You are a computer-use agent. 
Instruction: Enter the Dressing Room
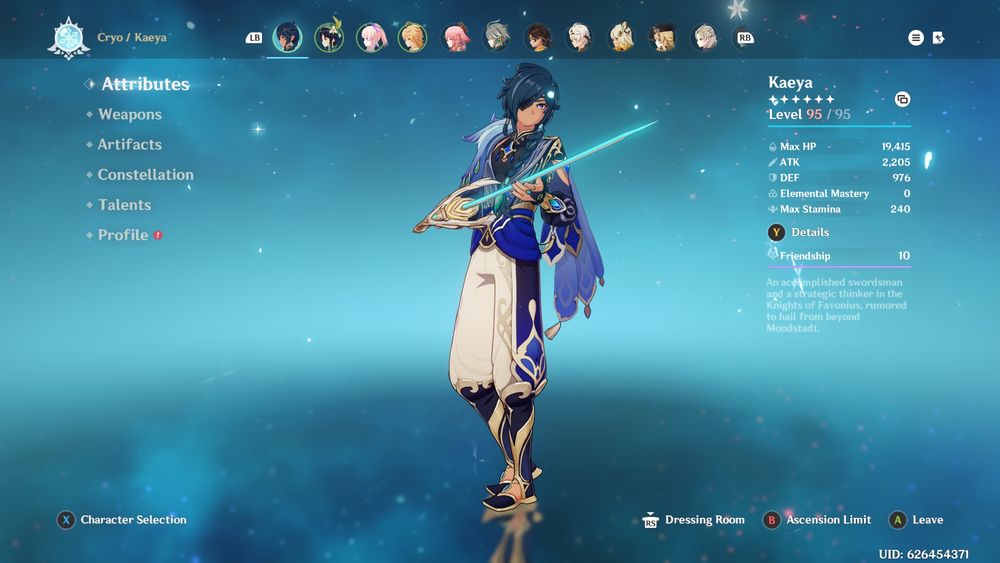pos(704,520)
